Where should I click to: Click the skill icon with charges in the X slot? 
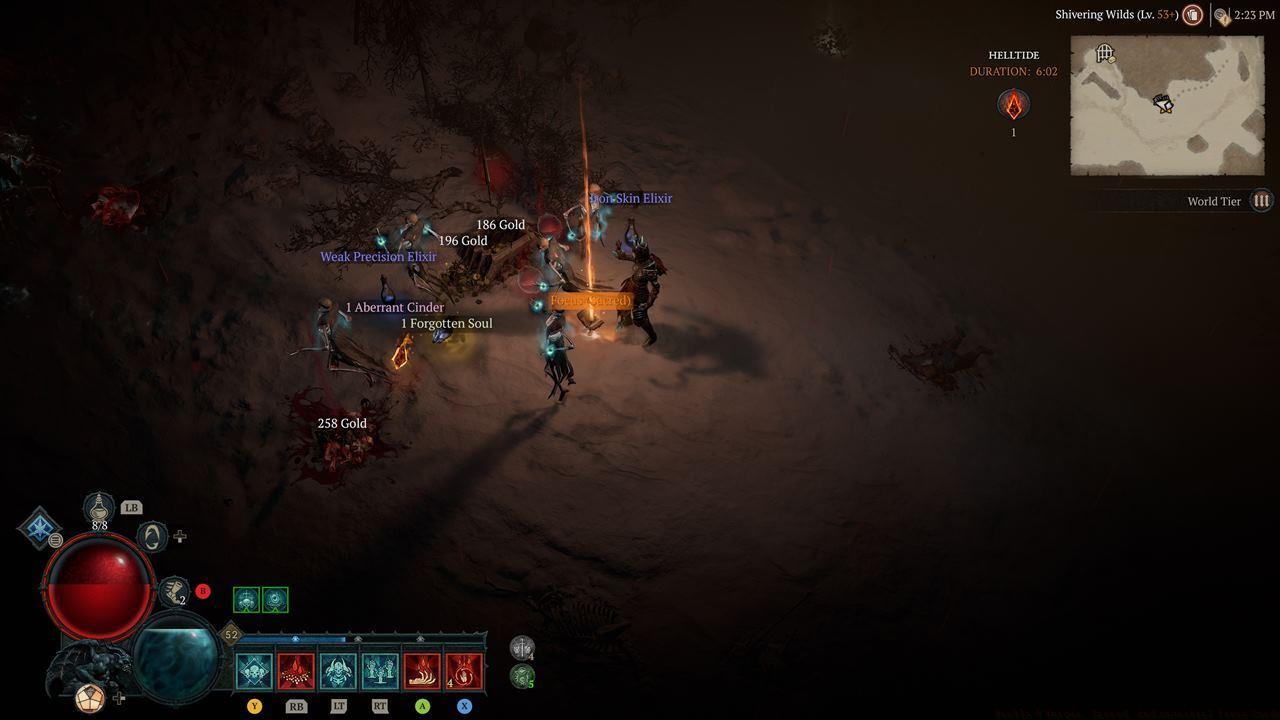click(462, 669)
